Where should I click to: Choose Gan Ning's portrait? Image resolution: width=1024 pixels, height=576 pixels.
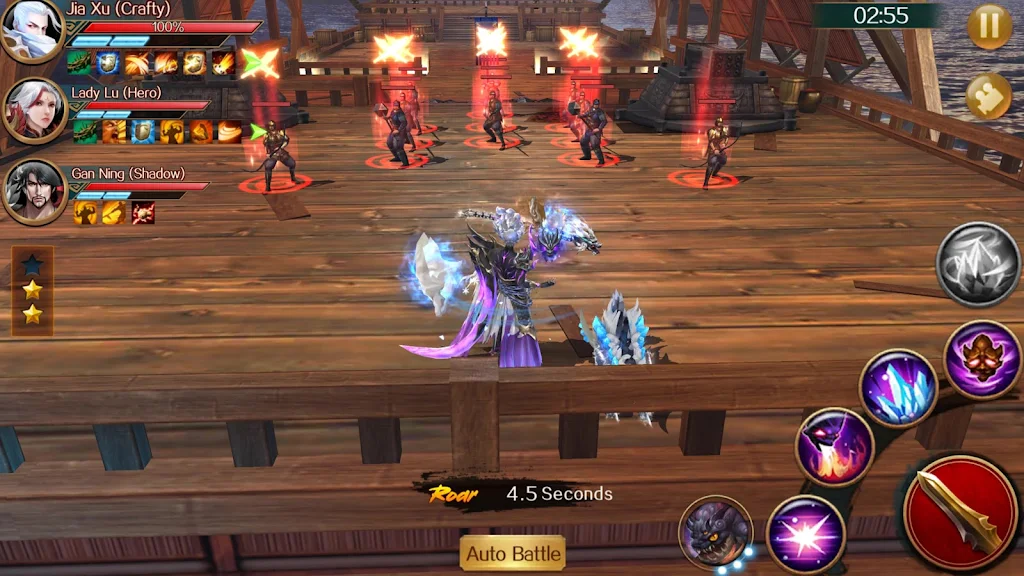34,191
